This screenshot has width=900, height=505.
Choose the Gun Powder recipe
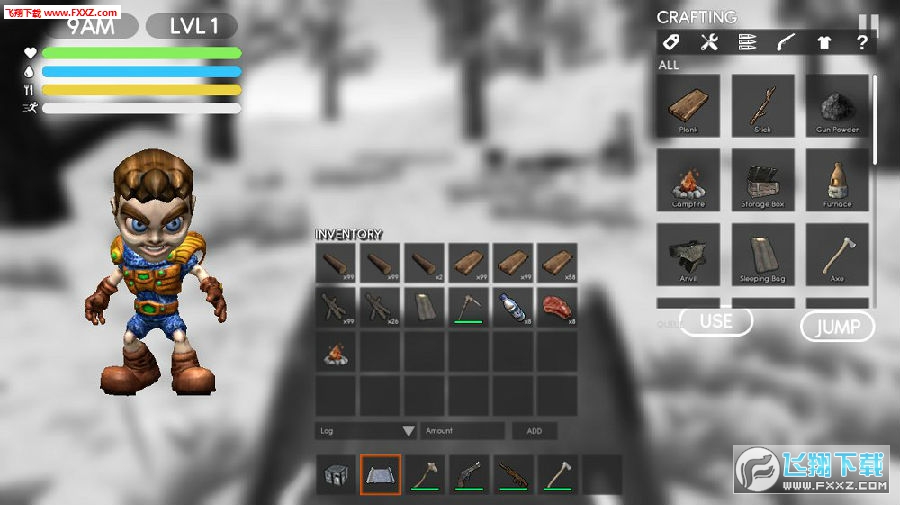(x=837, y=104)
